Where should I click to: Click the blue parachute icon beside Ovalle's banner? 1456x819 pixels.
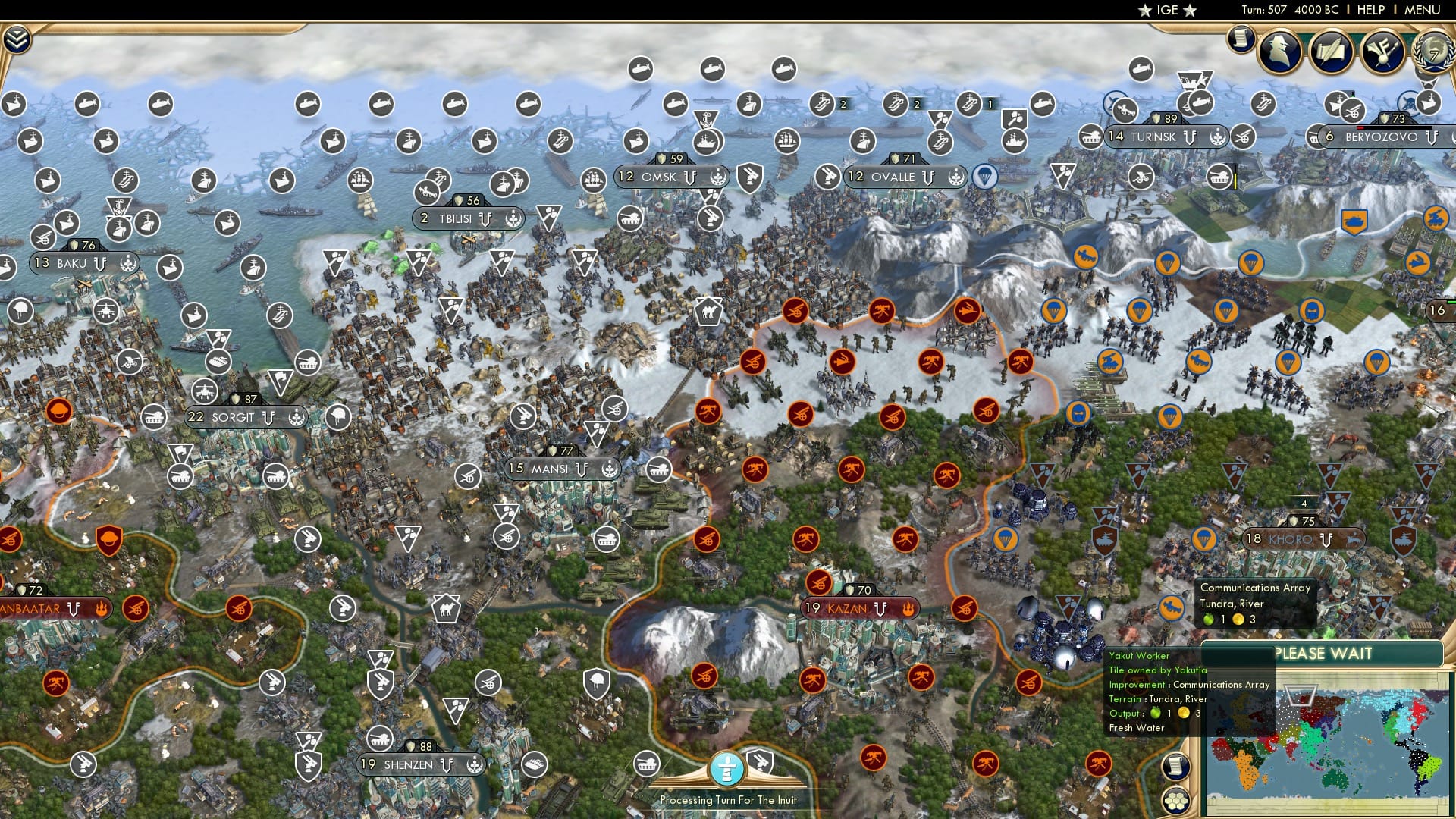pyautogui.click(x=986, y=176)
